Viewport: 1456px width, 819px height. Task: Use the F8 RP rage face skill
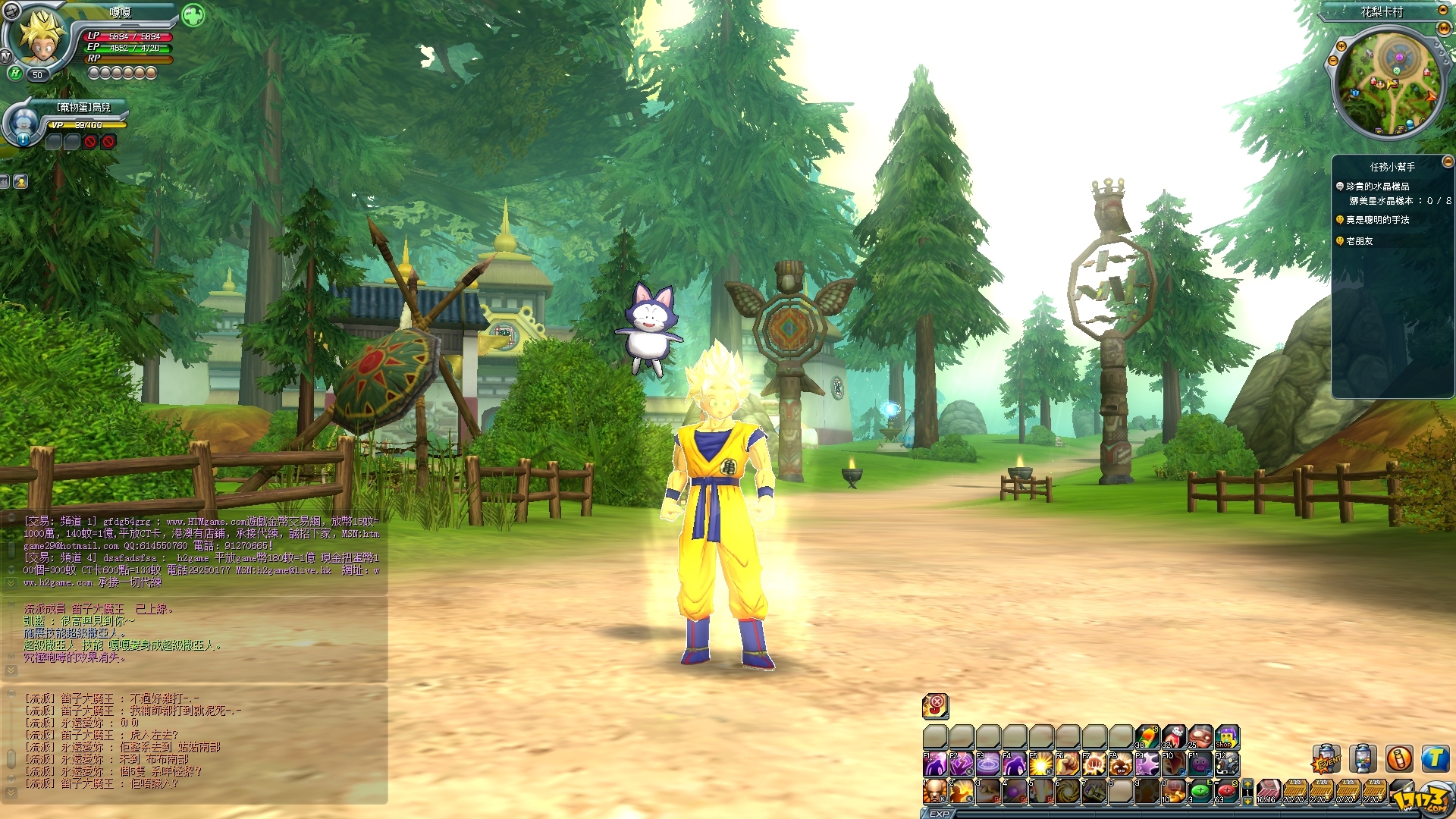(x=1121, y=764)
